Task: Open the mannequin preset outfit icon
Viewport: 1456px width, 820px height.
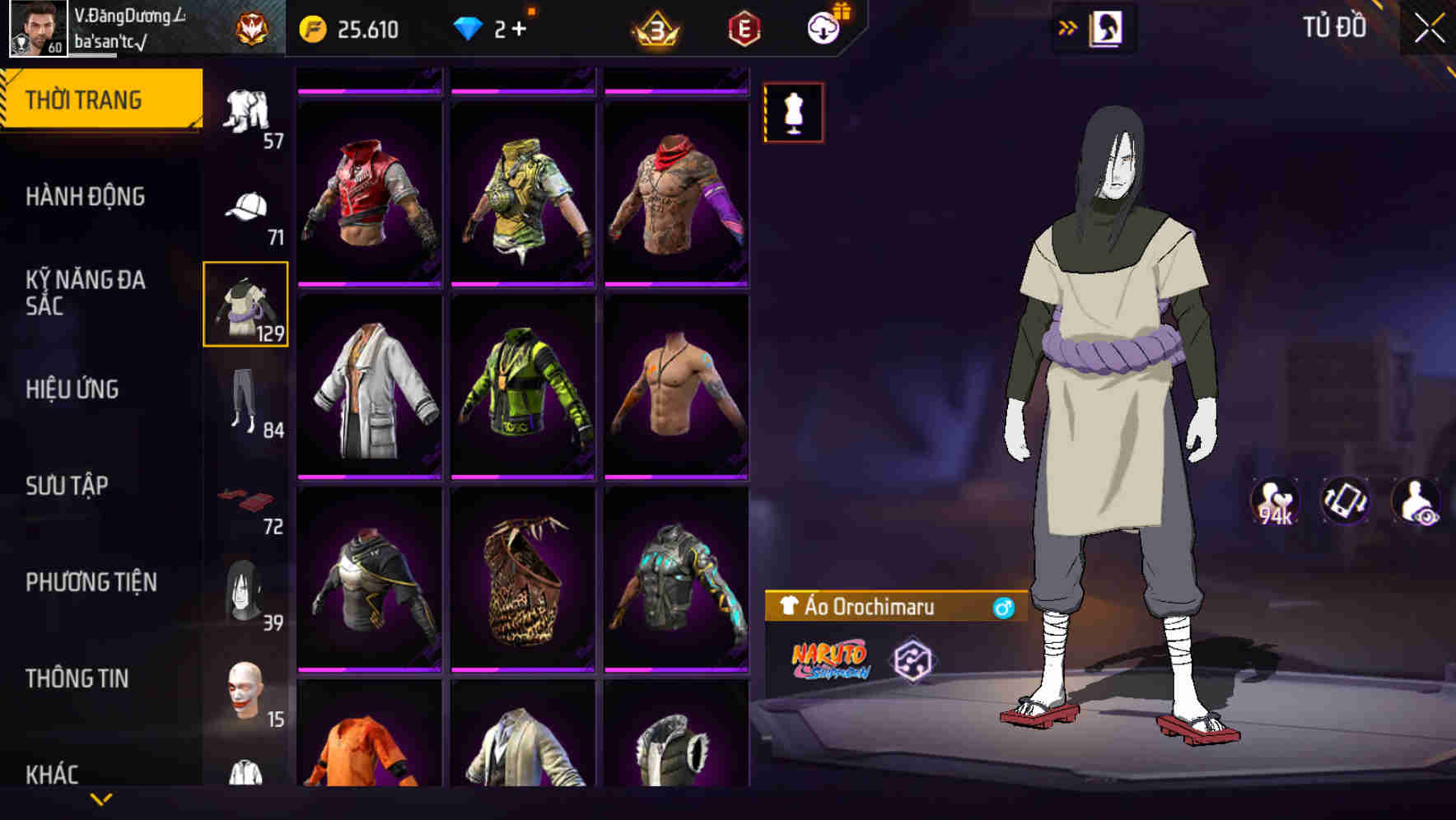Action: (x=793, y=113)
